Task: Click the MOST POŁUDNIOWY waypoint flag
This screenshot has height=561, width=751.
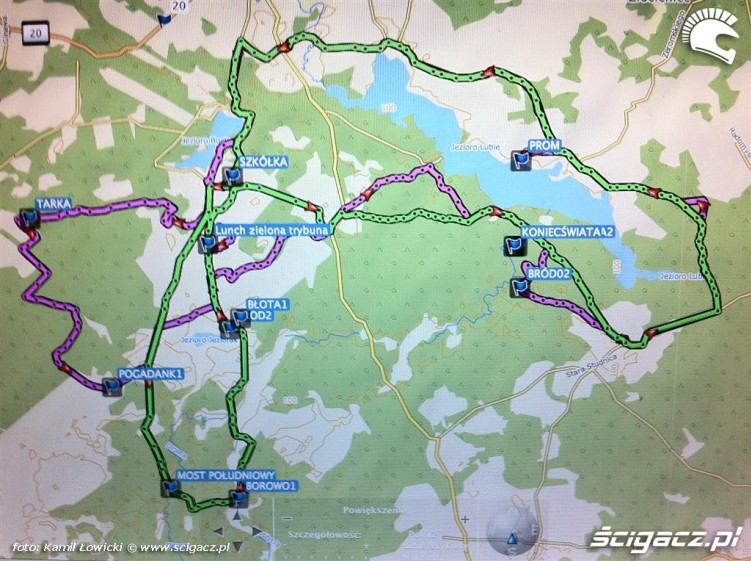Action: [171, 488]
